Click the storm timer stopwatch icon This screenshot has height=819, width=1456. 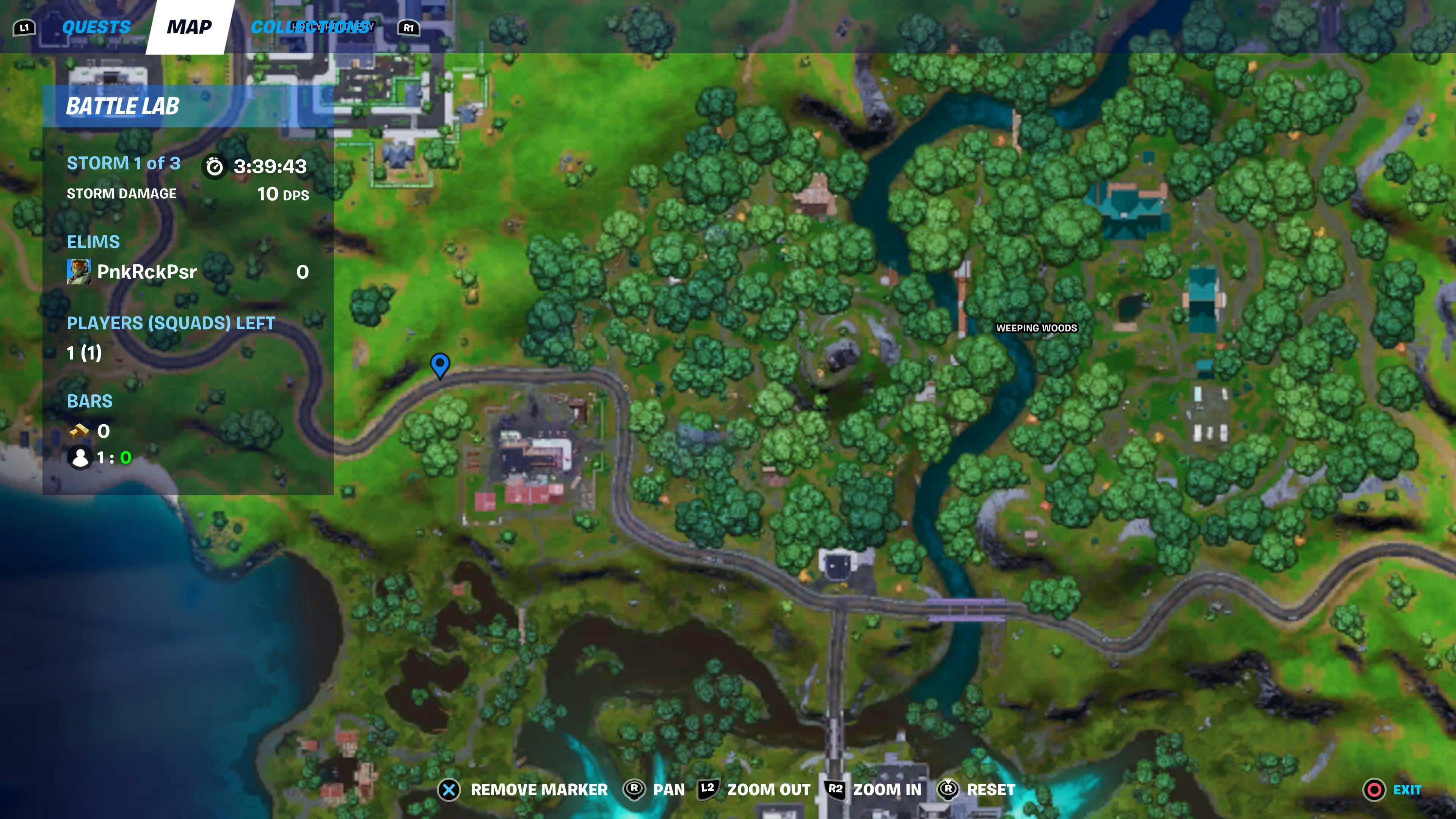click(214, 166)
